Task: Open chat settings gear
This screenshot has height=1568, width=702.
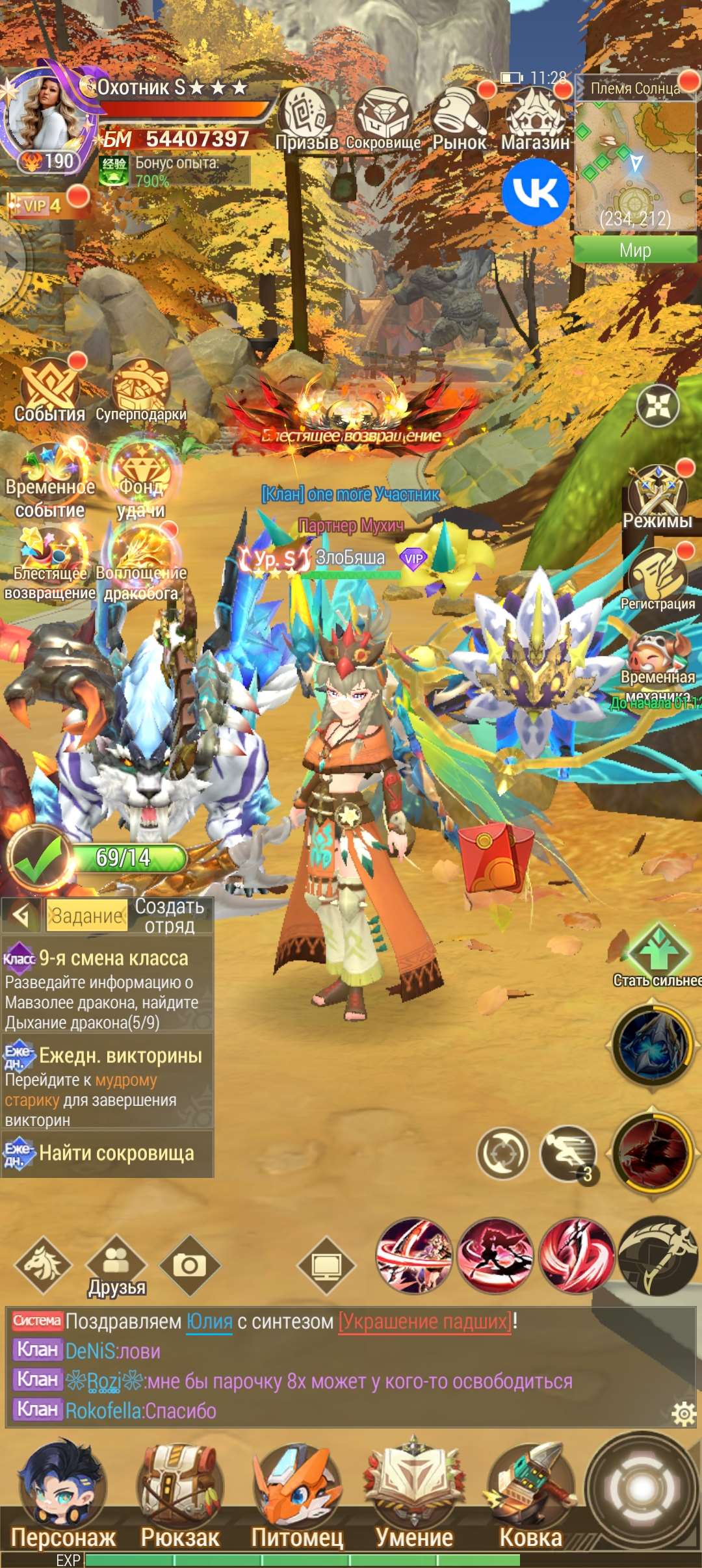Action: click(684, 1413)
